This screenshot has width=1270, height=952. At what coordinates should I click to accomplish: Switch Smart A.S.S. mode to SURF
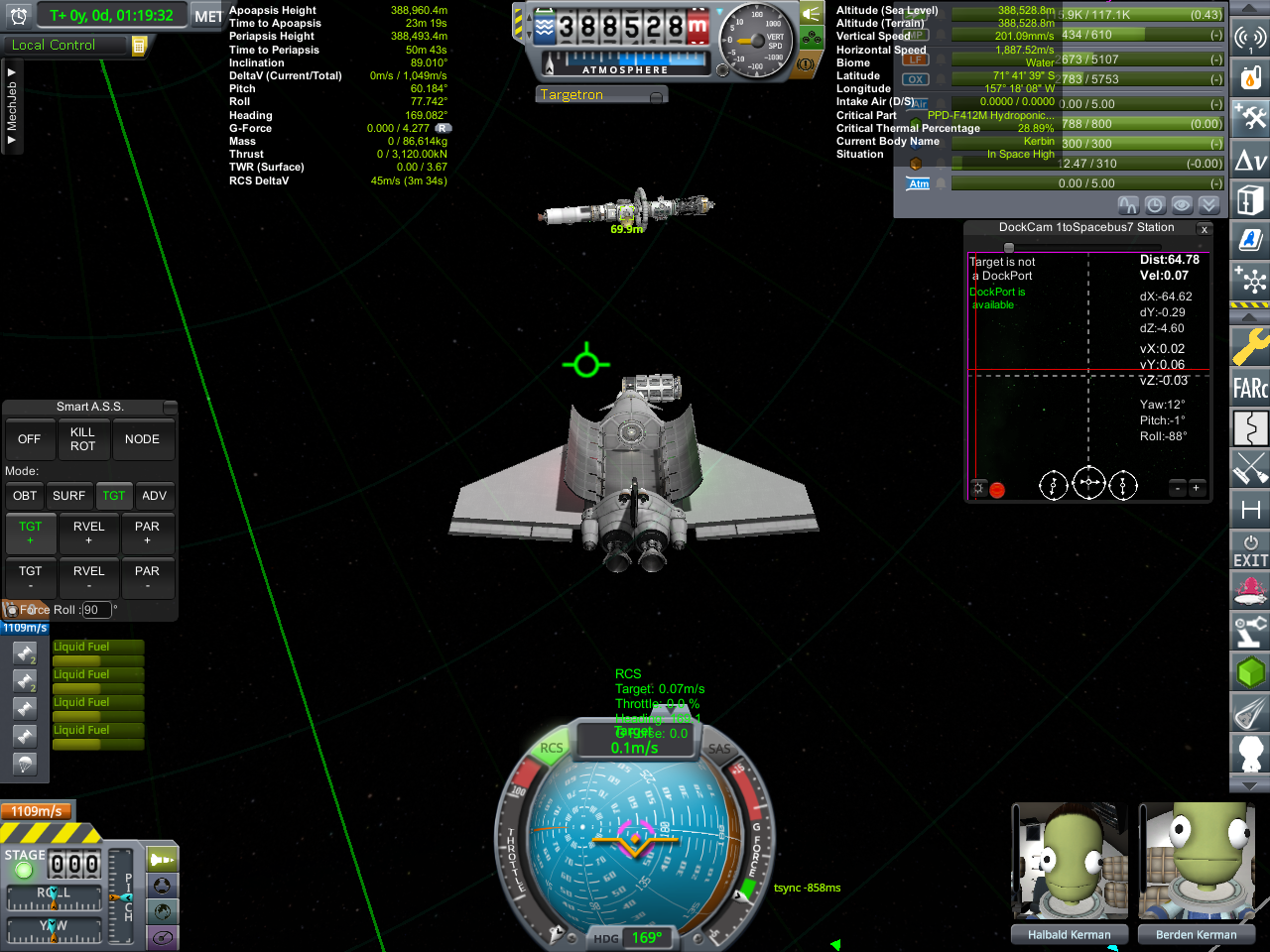pyautogui.click(x=69, y=496)
